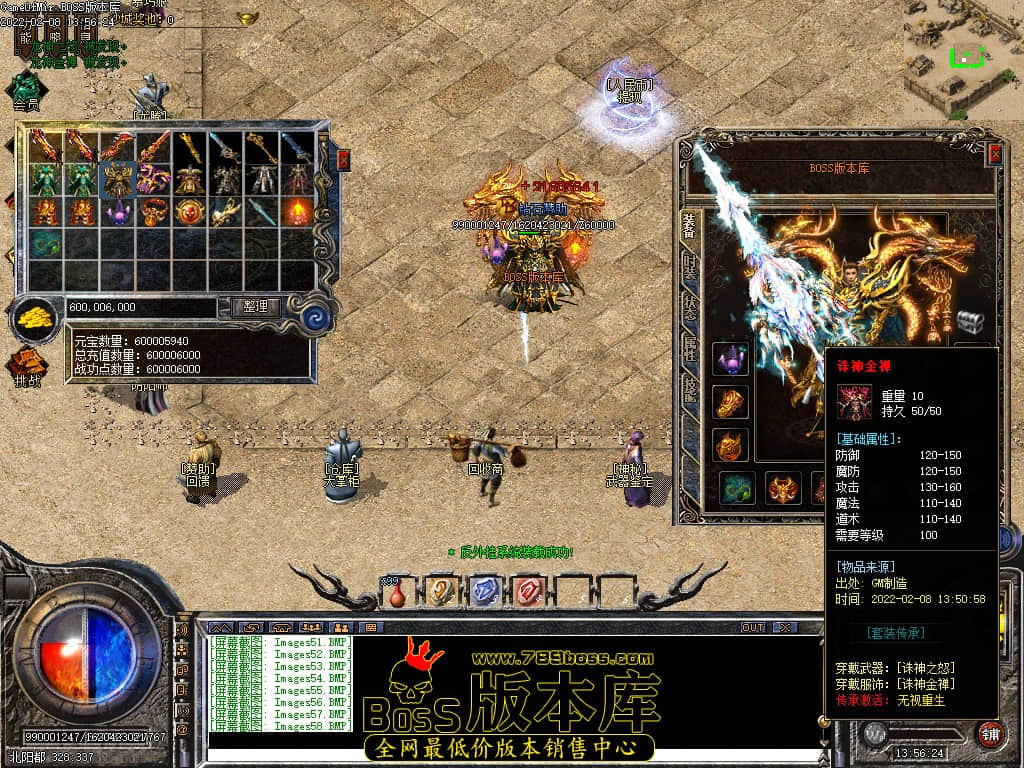Select the golden armor in the highlighted bag slot
Image resolution: width=1024 pixels, height=768 pixels.
pos(118,180)
